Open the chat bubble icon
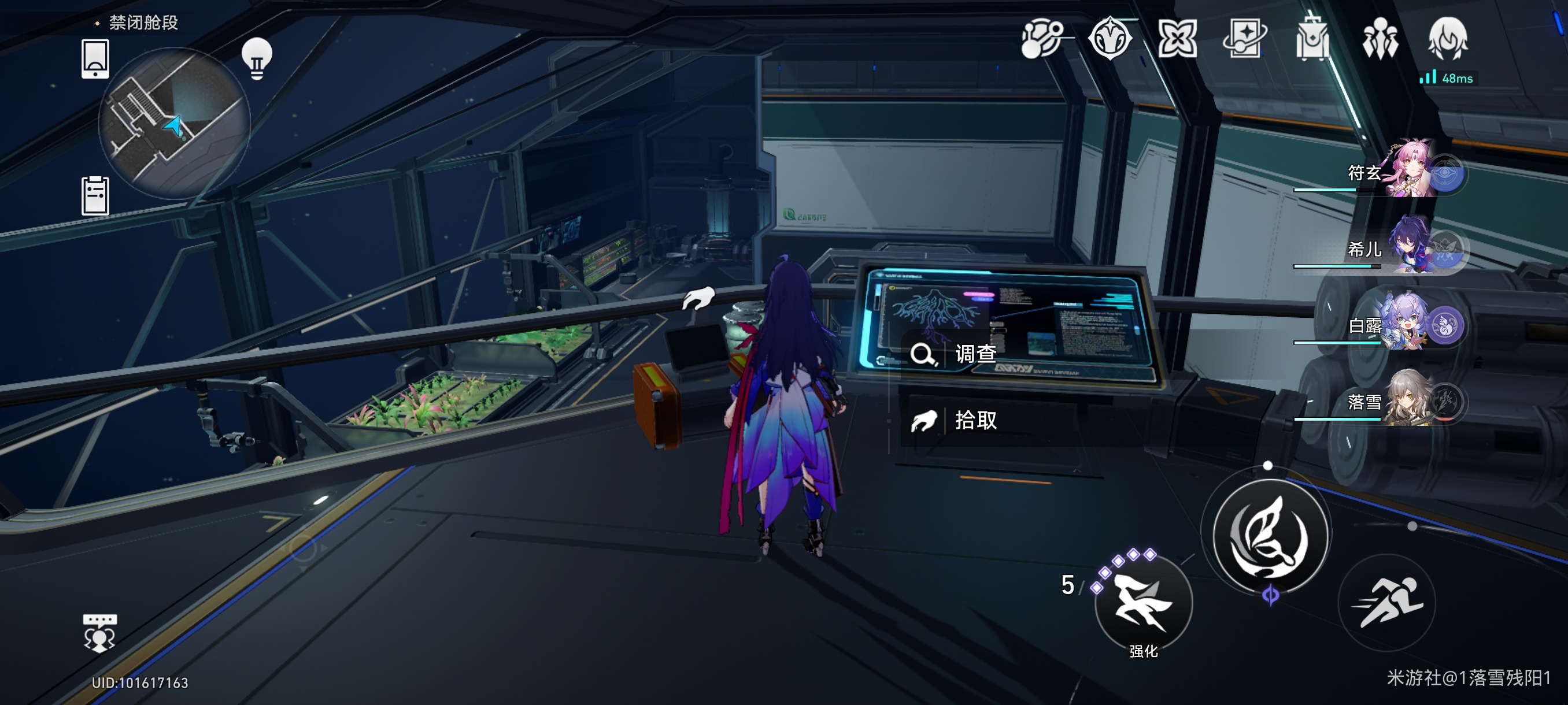Image resolution: width=1568 pixels, height=705 pixels. 99,633
